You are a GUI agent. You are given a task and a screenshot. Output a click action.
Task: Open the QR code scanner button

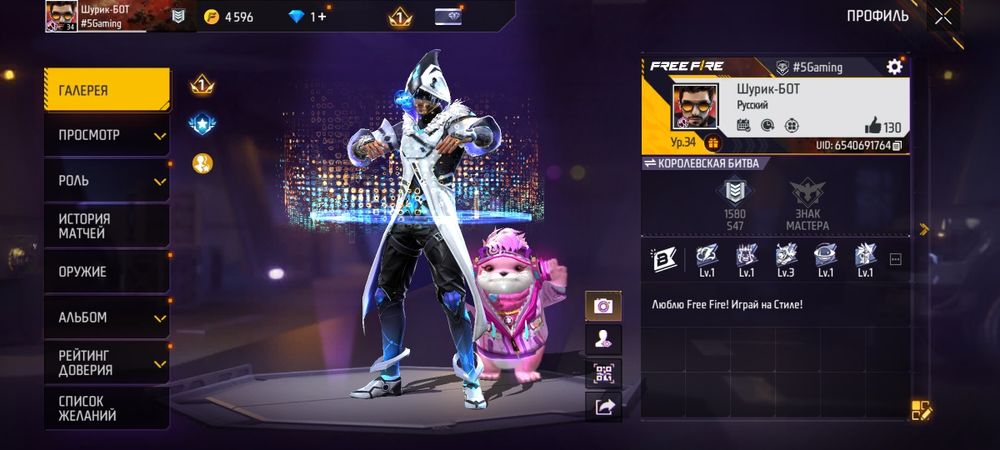(x=603, y=373)
